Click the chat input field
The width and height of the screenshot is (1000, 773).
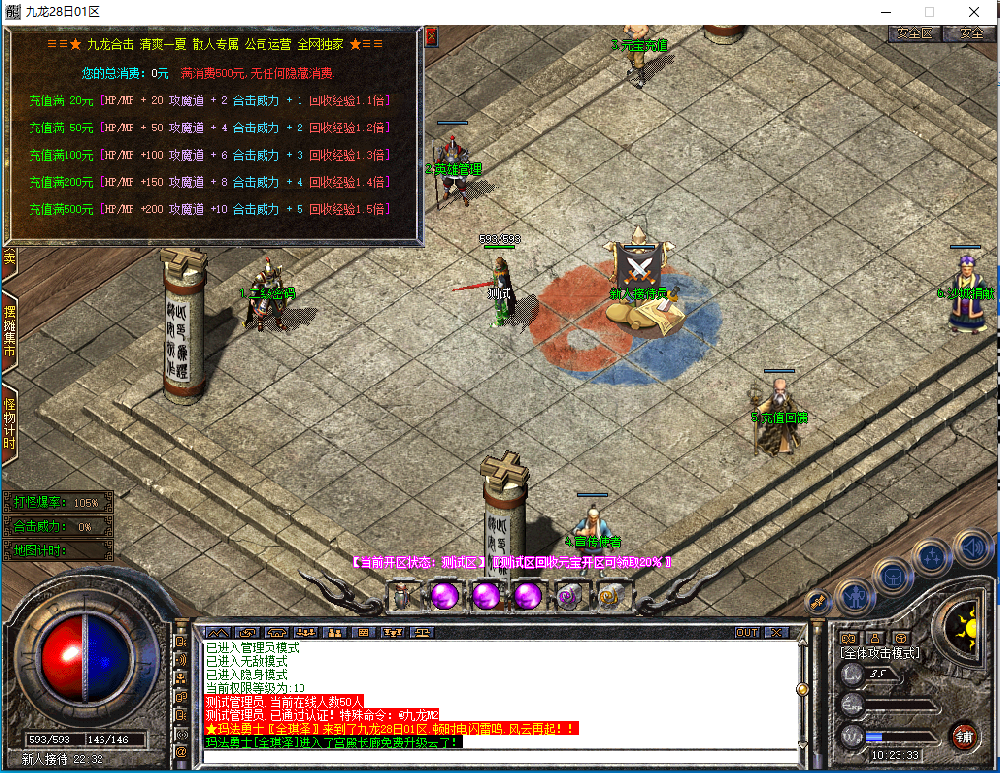[500, 755]
